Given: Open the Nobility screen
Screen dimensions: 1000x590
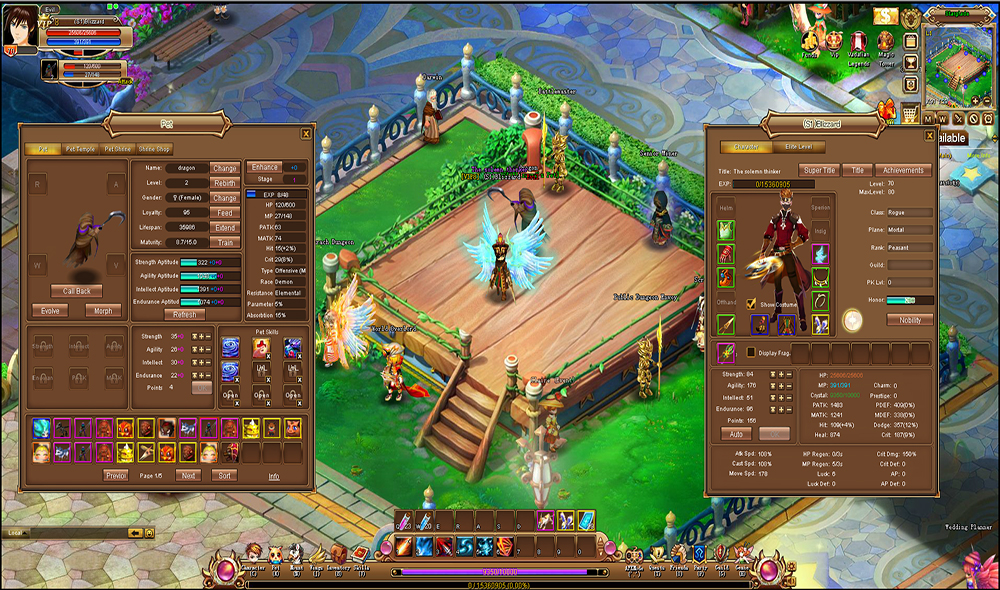Looking at the screenshot, I should pos(910,320).
